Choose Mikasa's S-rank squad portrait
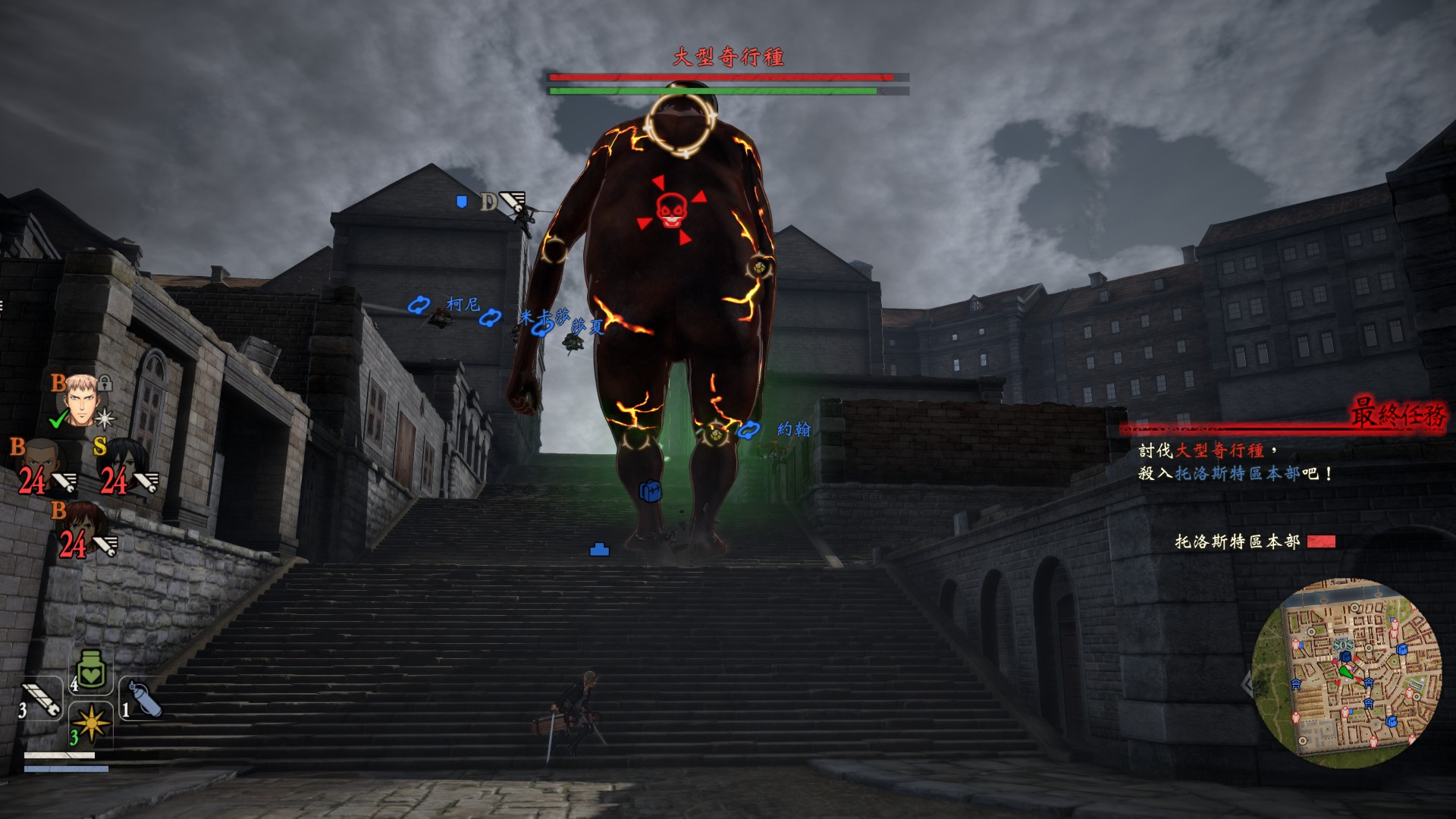 click(x=120, y=464)
